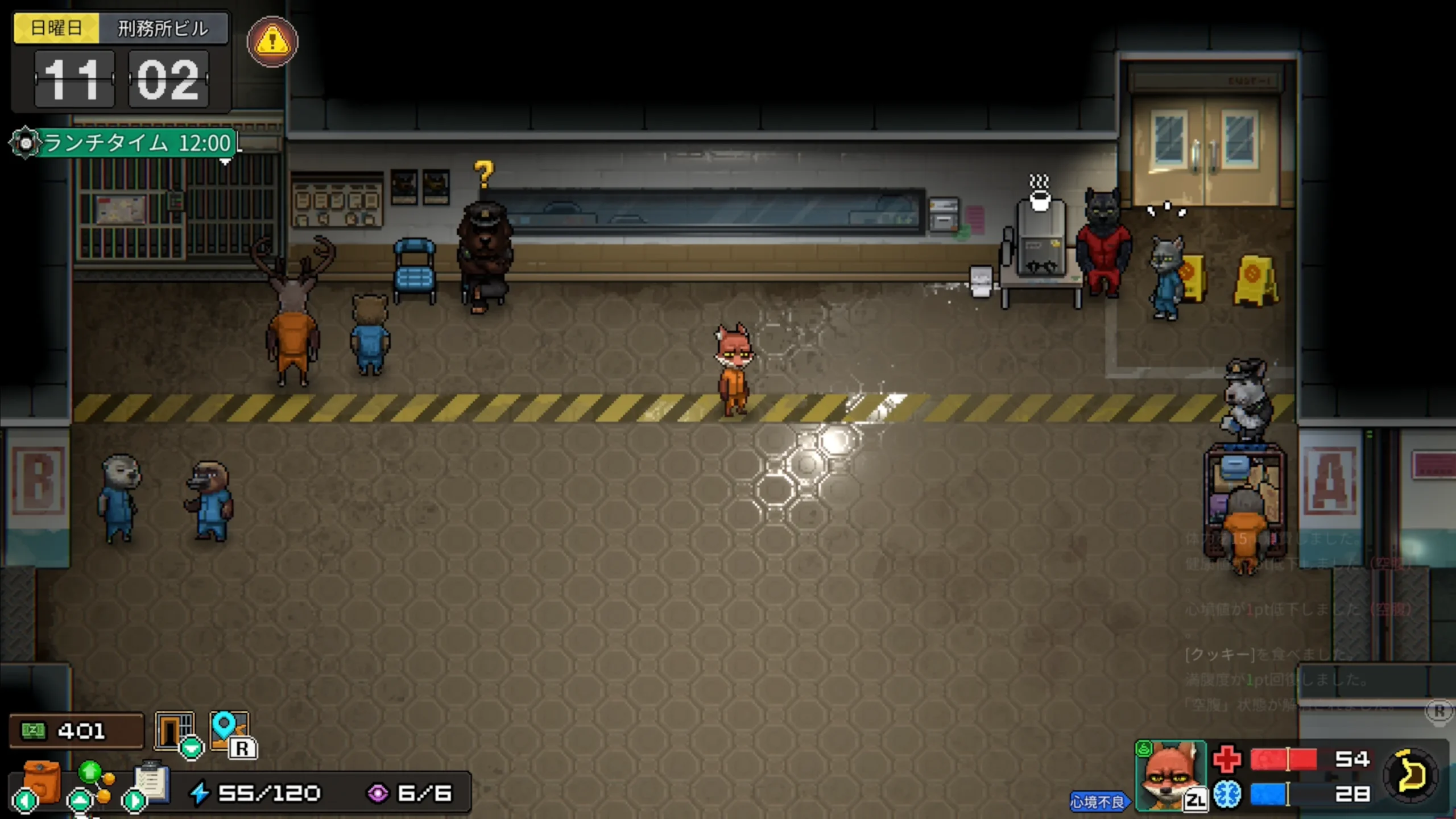
Task: Click the 心境不良 status tag
Action: pyautogui.click(x=1097, y=801)
